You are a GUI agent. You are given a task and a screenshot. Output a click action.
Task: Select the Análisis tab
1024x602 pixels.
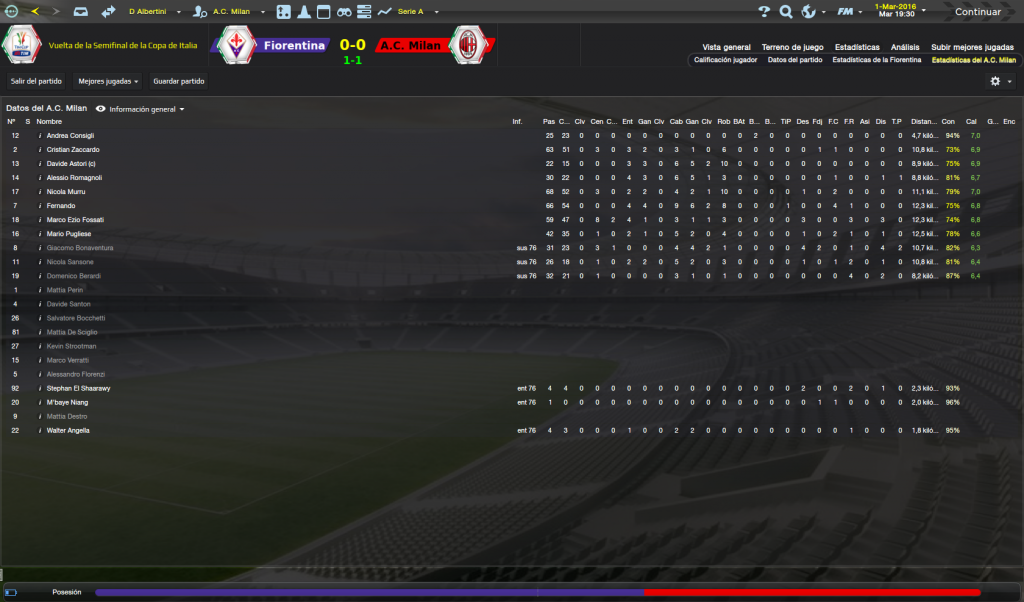point(905,47)
